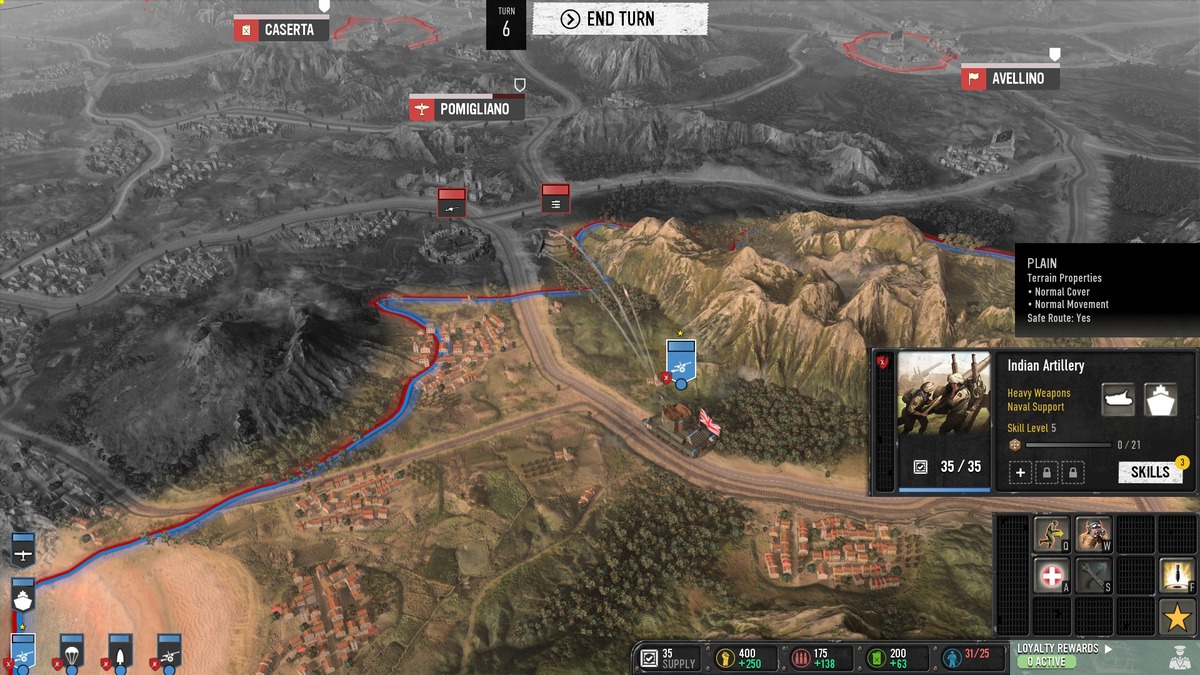Image resolution: width=1200 pixels, height=675 pixels.
Task: Select the Naval Support ship icon
Action: click(1161, 399)
